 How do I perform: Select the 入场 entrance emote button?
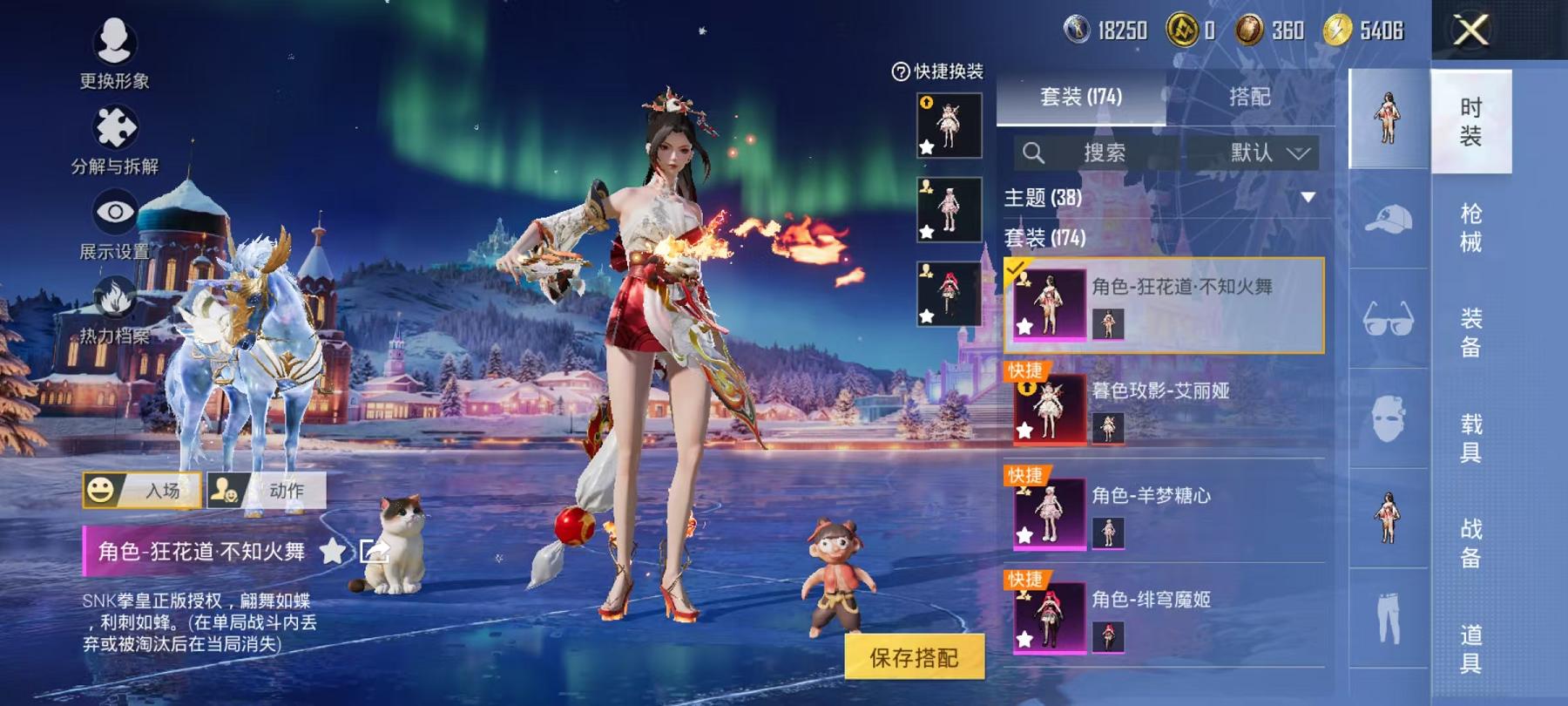point(142,490)
